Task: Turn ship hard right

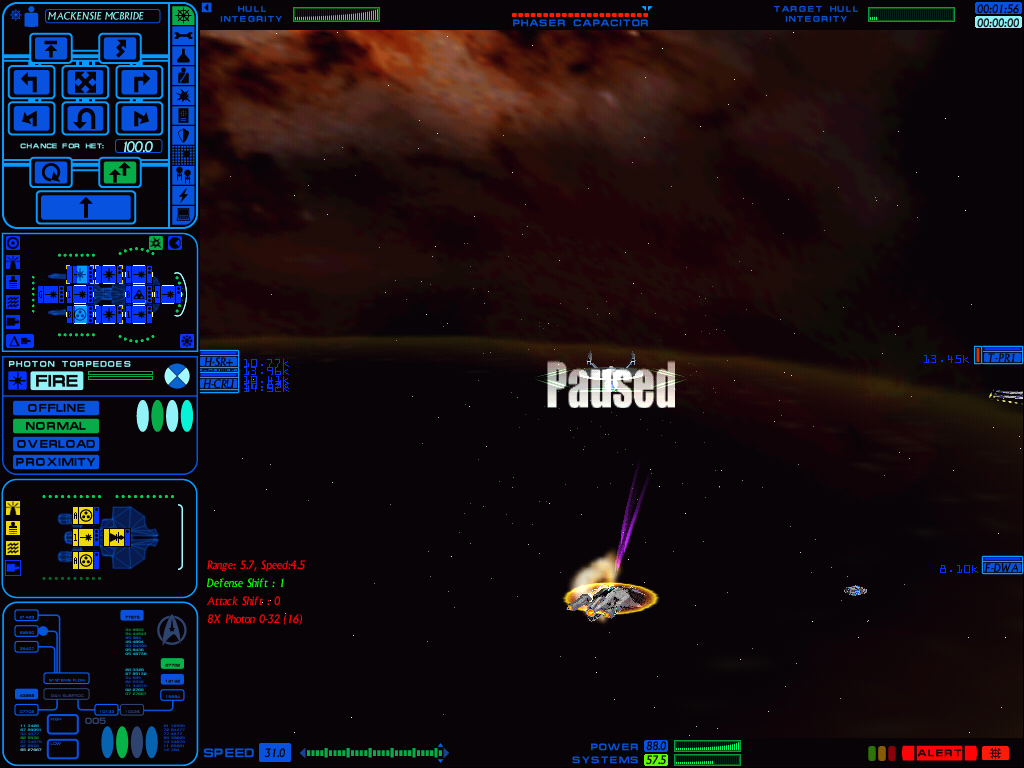Action: pos(139,82)
